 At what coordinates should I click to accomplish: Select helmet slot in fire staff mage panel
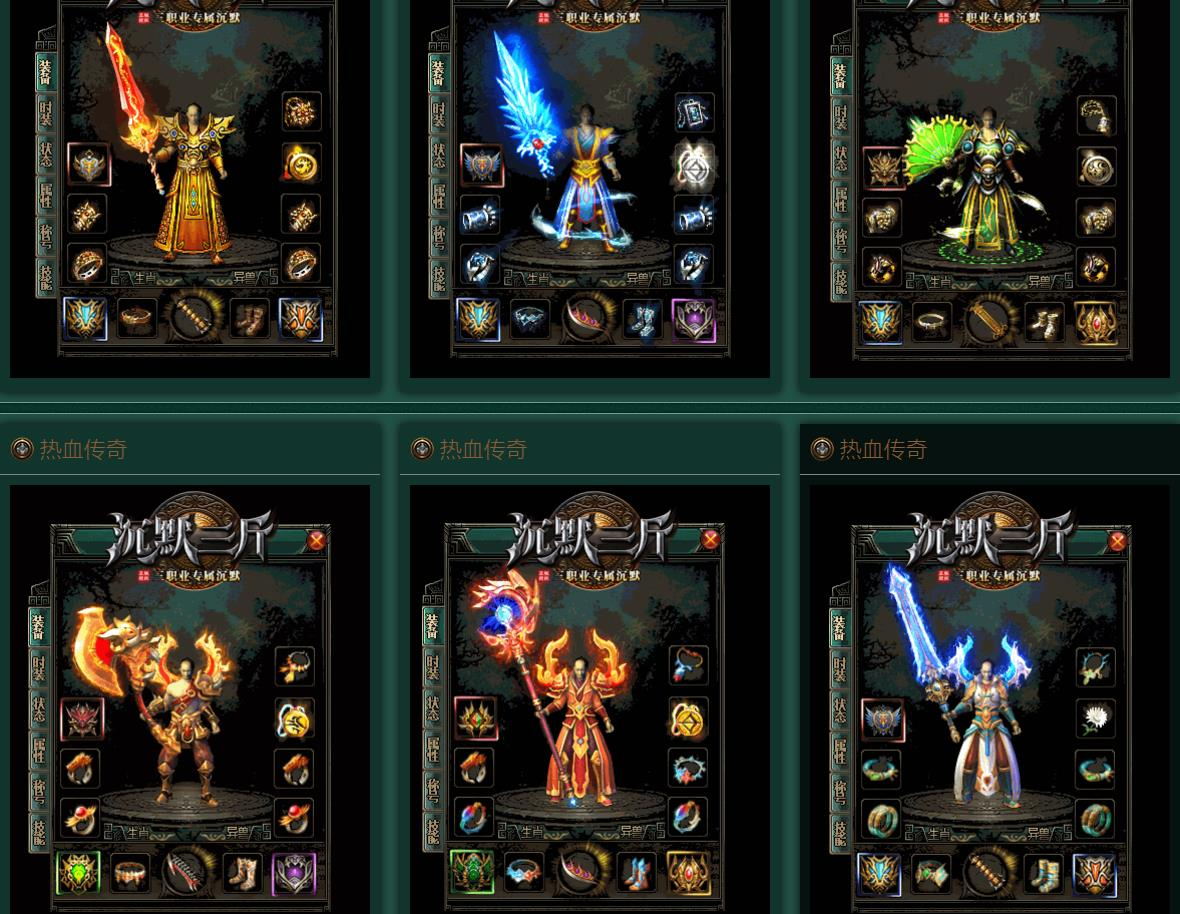pyautogui.click(x=476, y=719)
